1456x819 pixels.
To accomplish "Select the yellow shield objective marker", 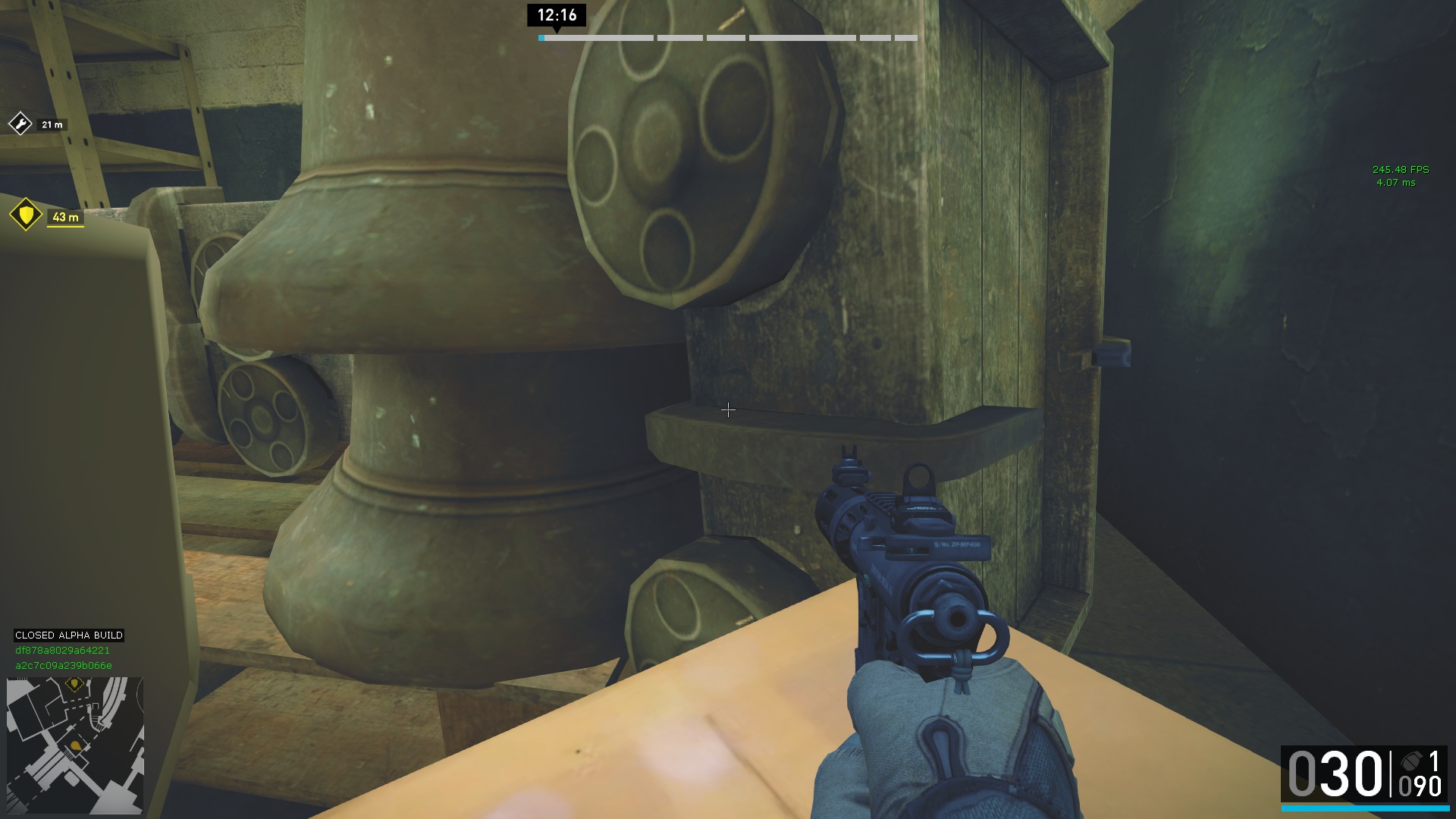I will (26, 215).
